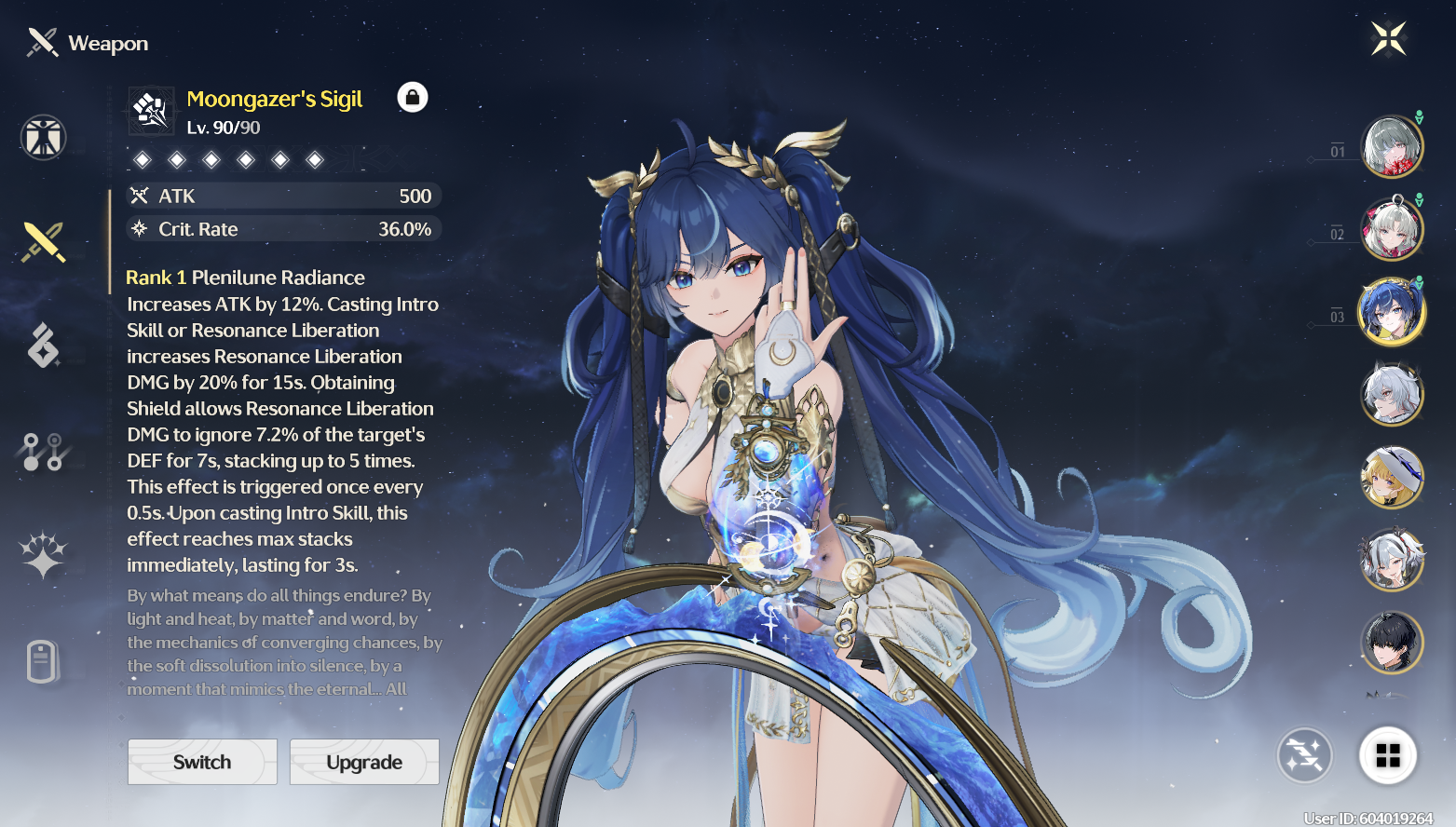This screenshot has width=1456, height=827.
Task: Toggle weapon visual effects with the sparkle button
Action: 1303,756
